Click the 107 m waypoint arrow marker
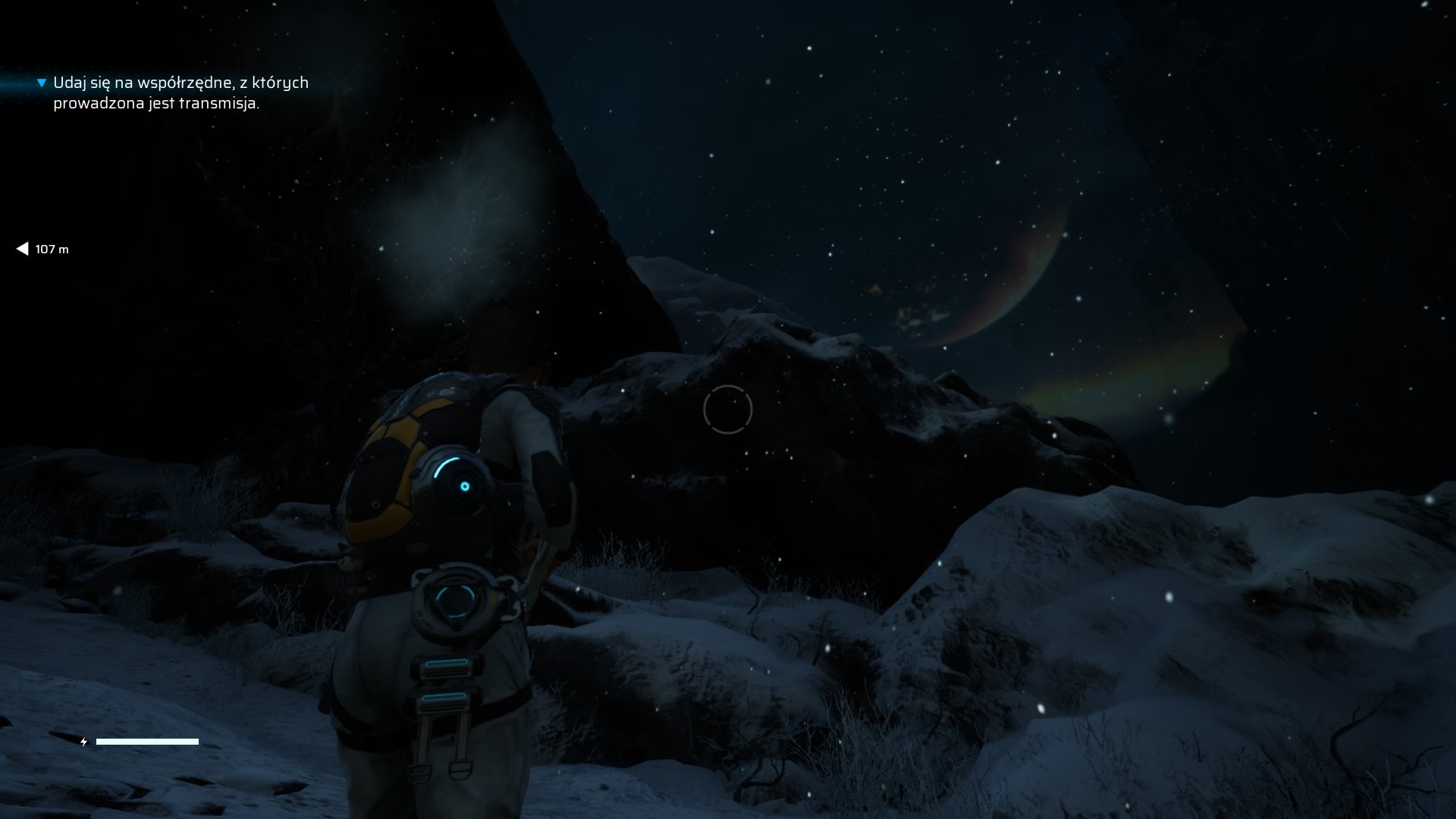This screenshot has width=1456, height=819. tap(22, 249)
